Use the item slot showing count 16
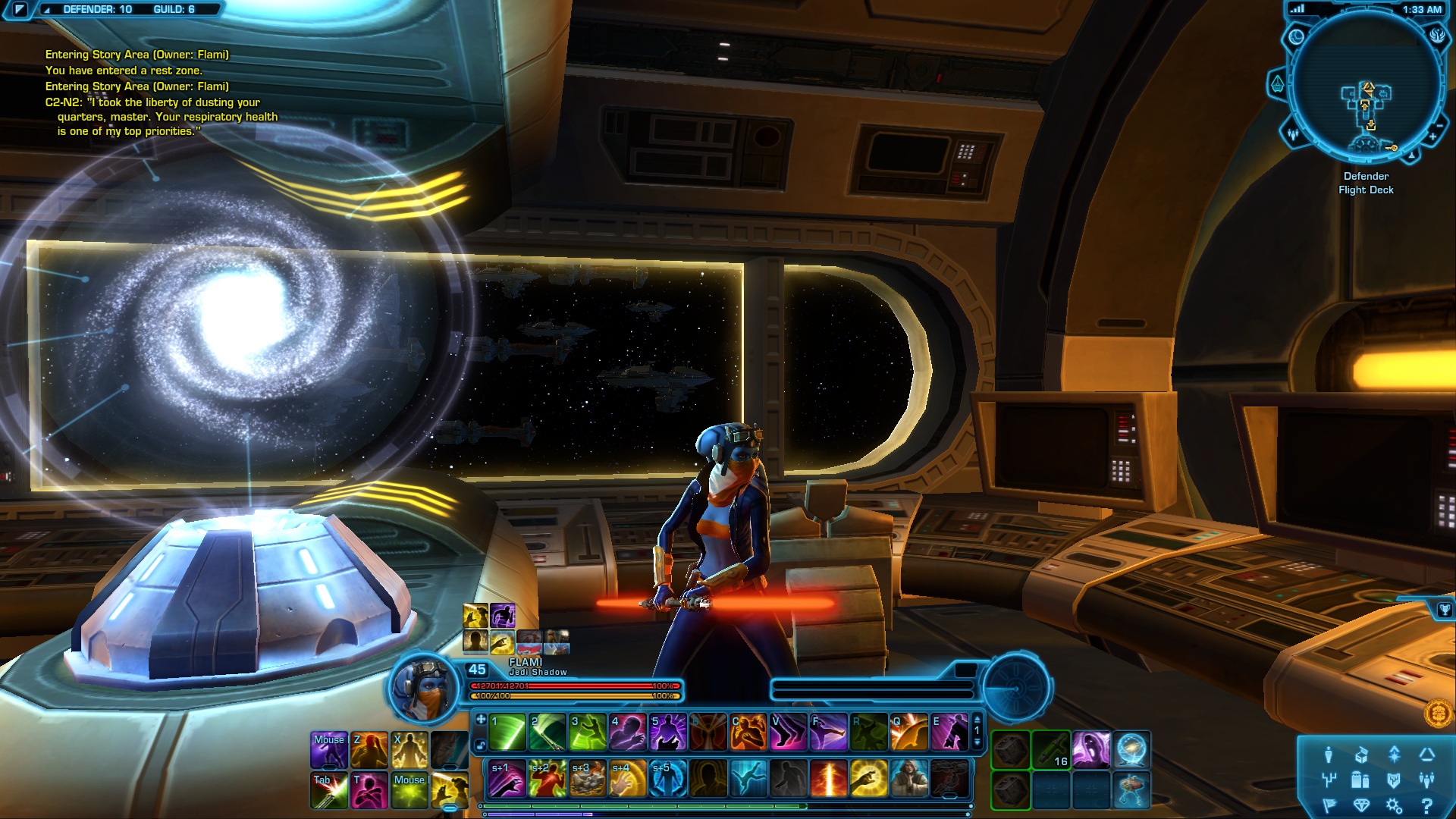The width and height of the screenshot is (1456, 819). [x=1051, y=750]
